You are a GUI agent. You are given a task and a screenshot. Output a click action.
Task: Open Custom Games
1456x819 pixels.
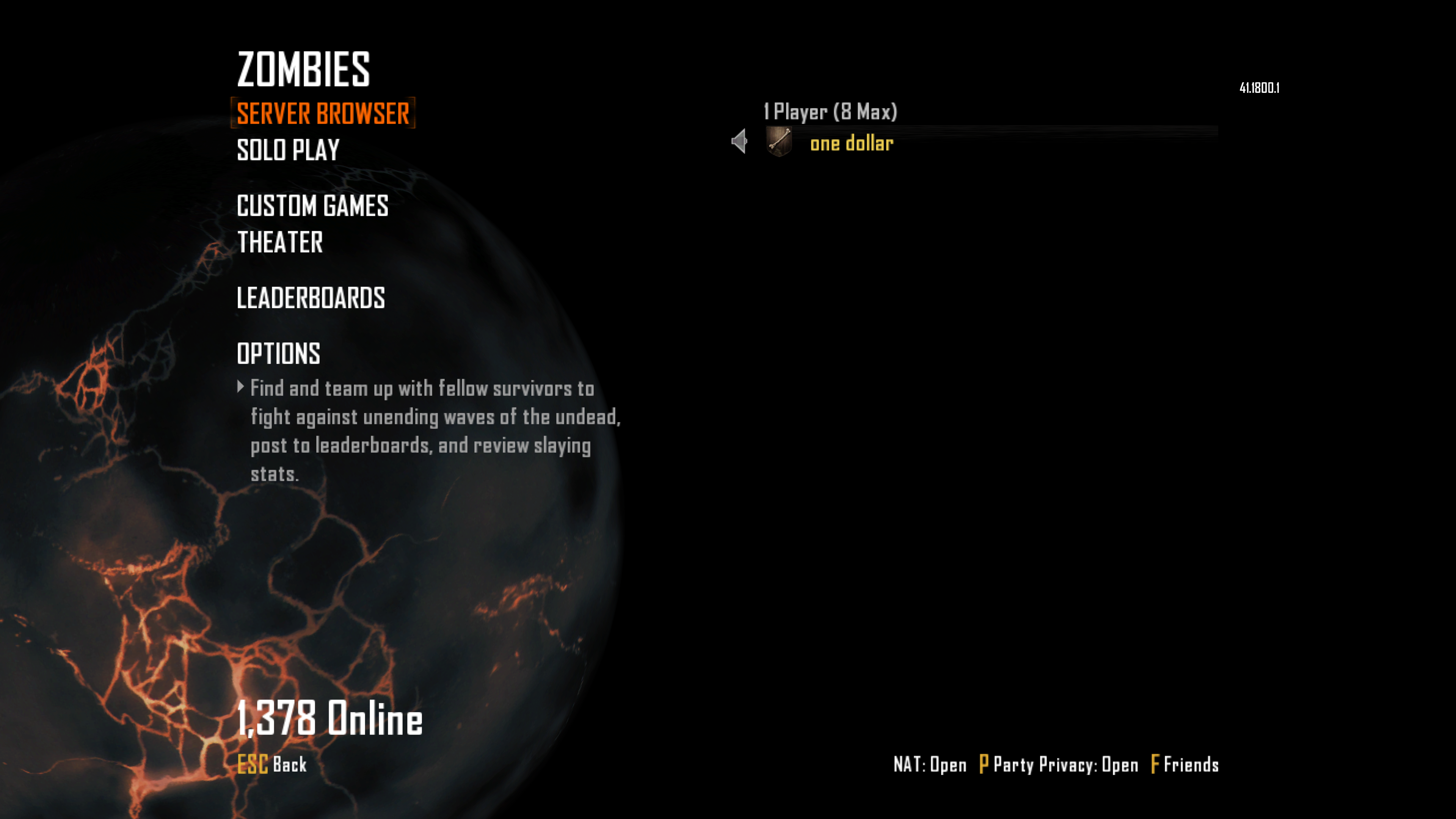(x=312, y=206)
